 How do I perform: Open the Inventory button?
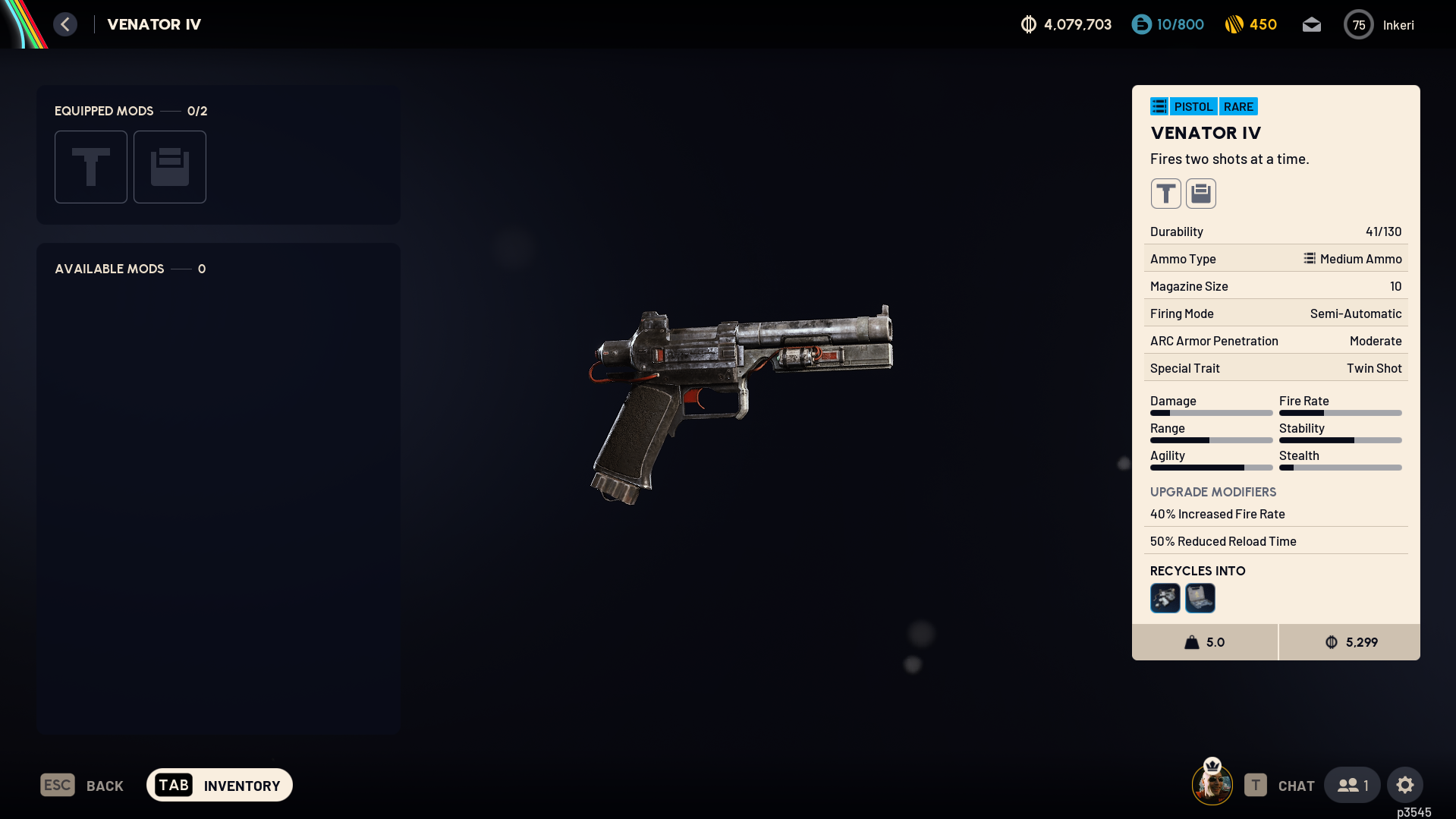219,786
